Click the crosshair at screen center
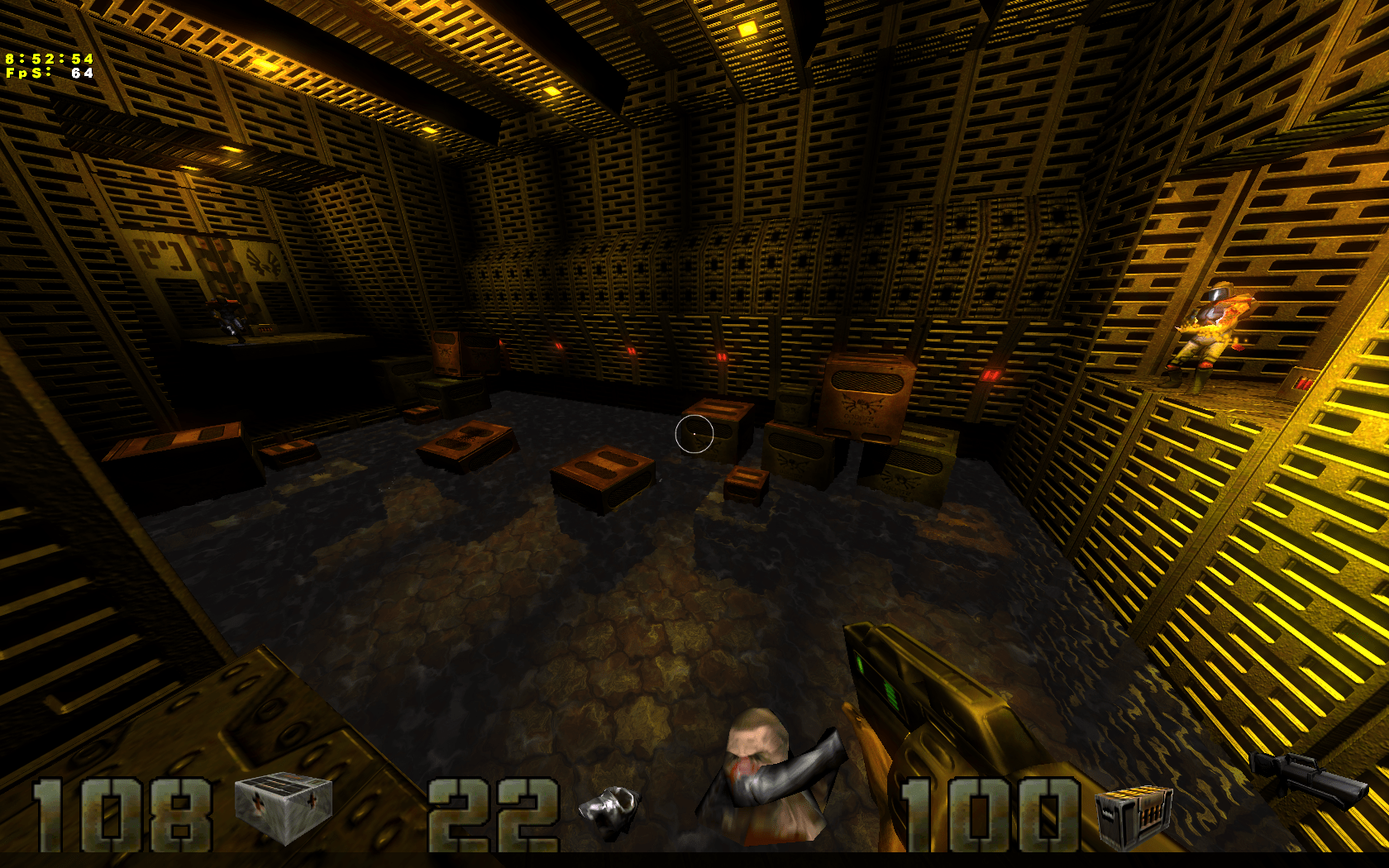1389x868 pixels. (x=693, y=434)
